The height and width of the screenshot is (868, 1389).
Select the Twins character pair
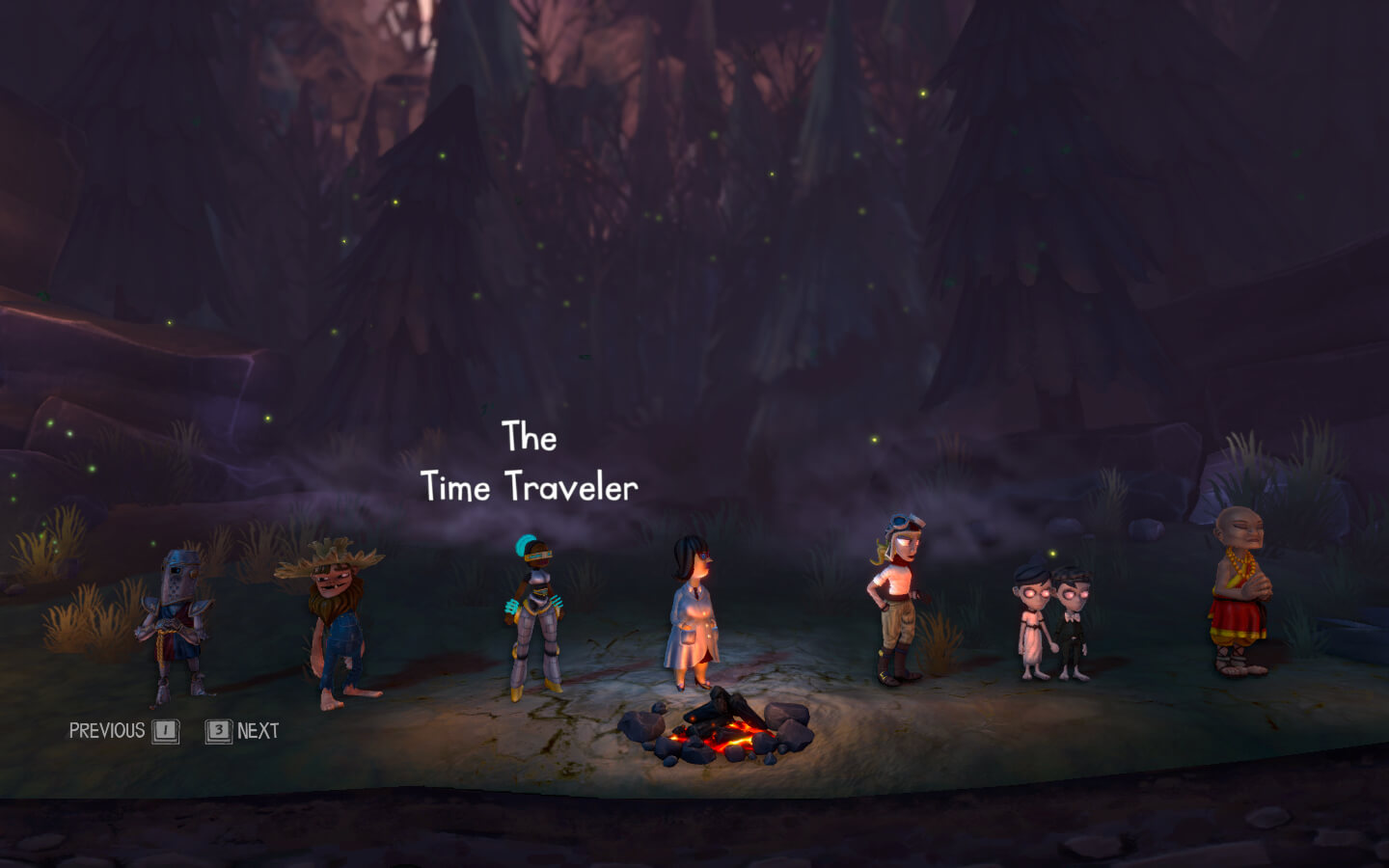pyautogui.click(x=1052, y=620)
